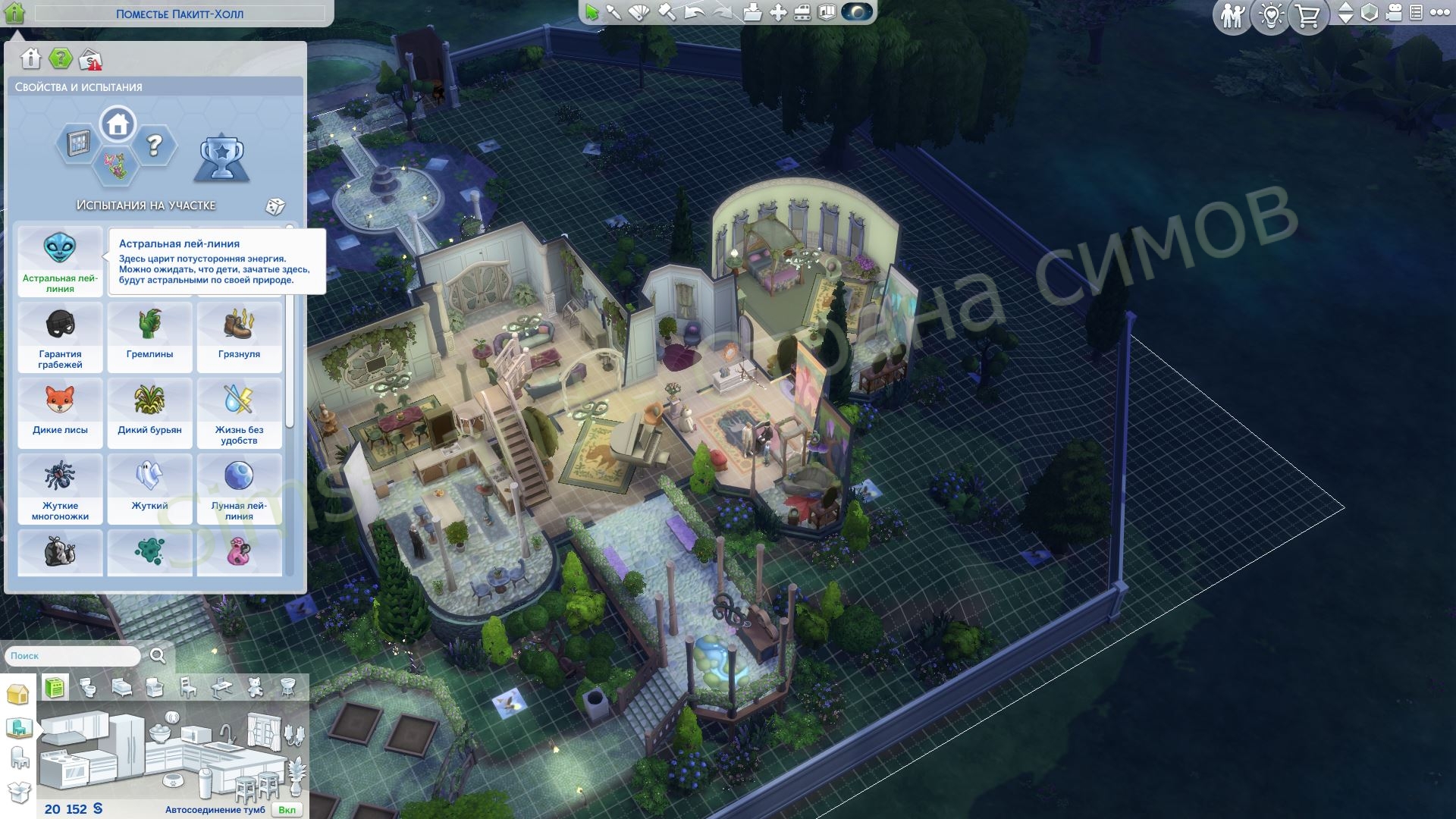Click the randomize dice icon
Viewport: 1456px width, 819px height.
coord(275,206)
